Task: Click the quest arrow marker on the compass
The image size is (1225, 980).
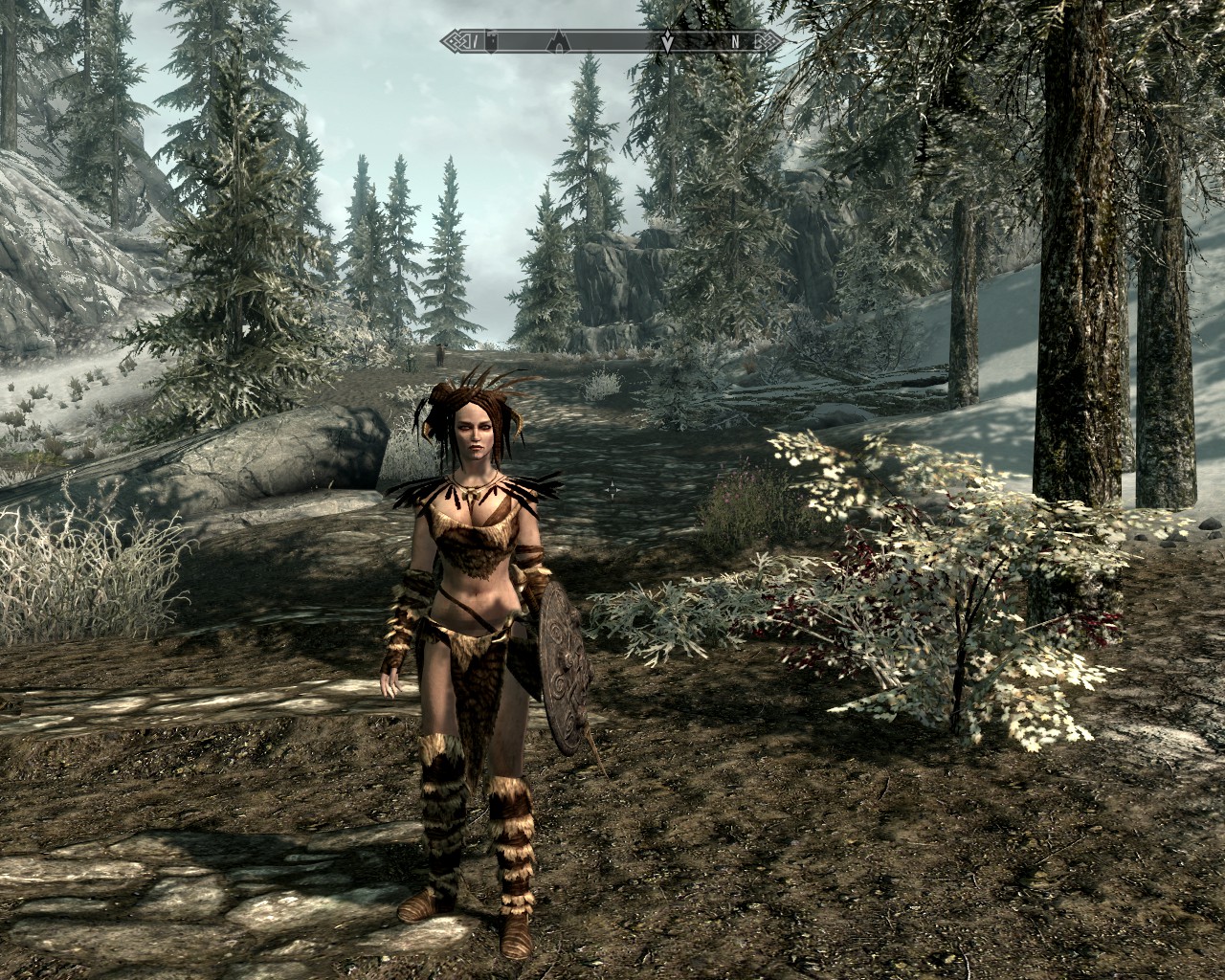Action: click(667, 41)
